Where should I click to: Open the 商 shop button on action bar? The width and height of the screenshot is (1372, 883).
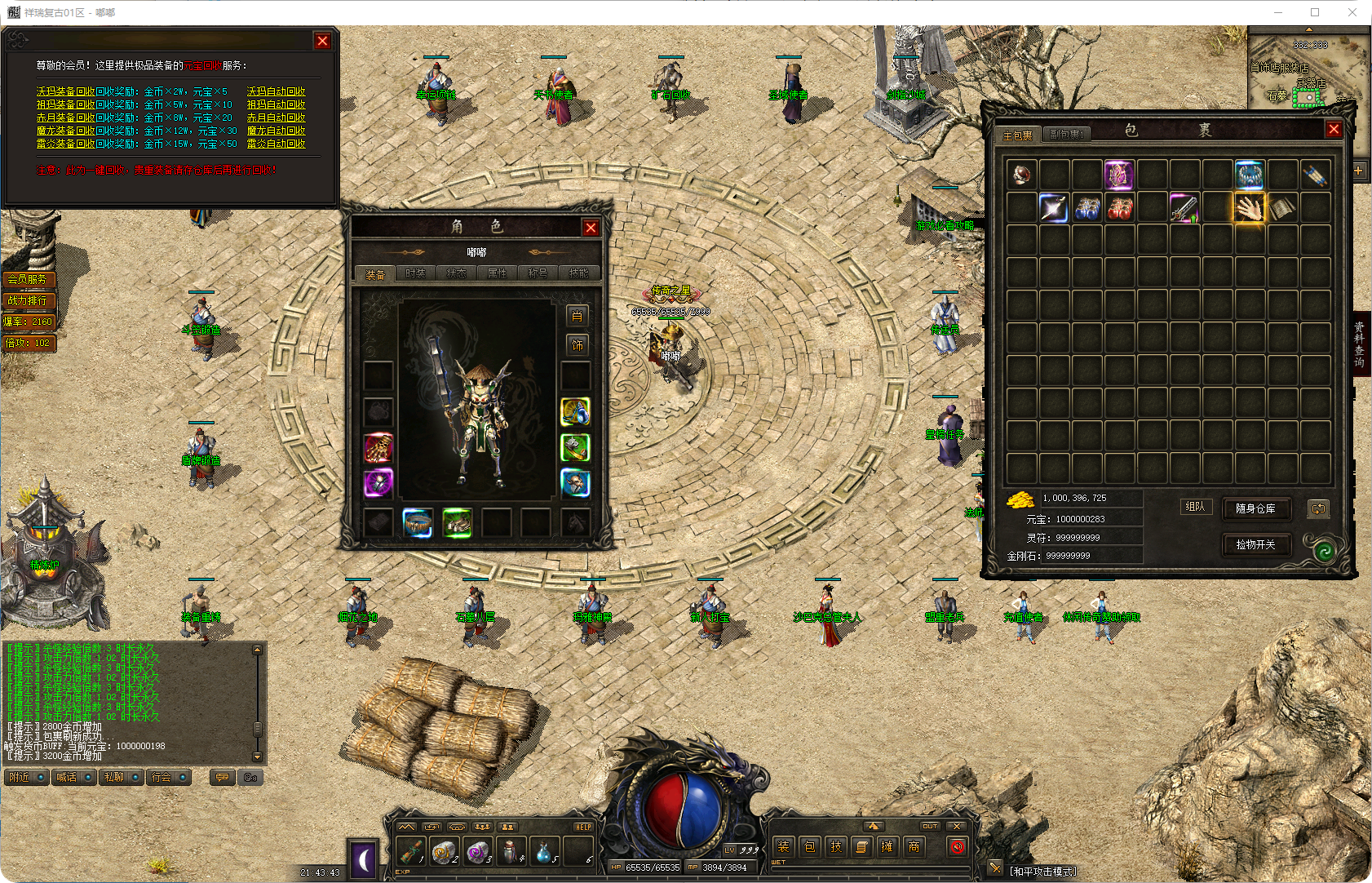[914, 846]
